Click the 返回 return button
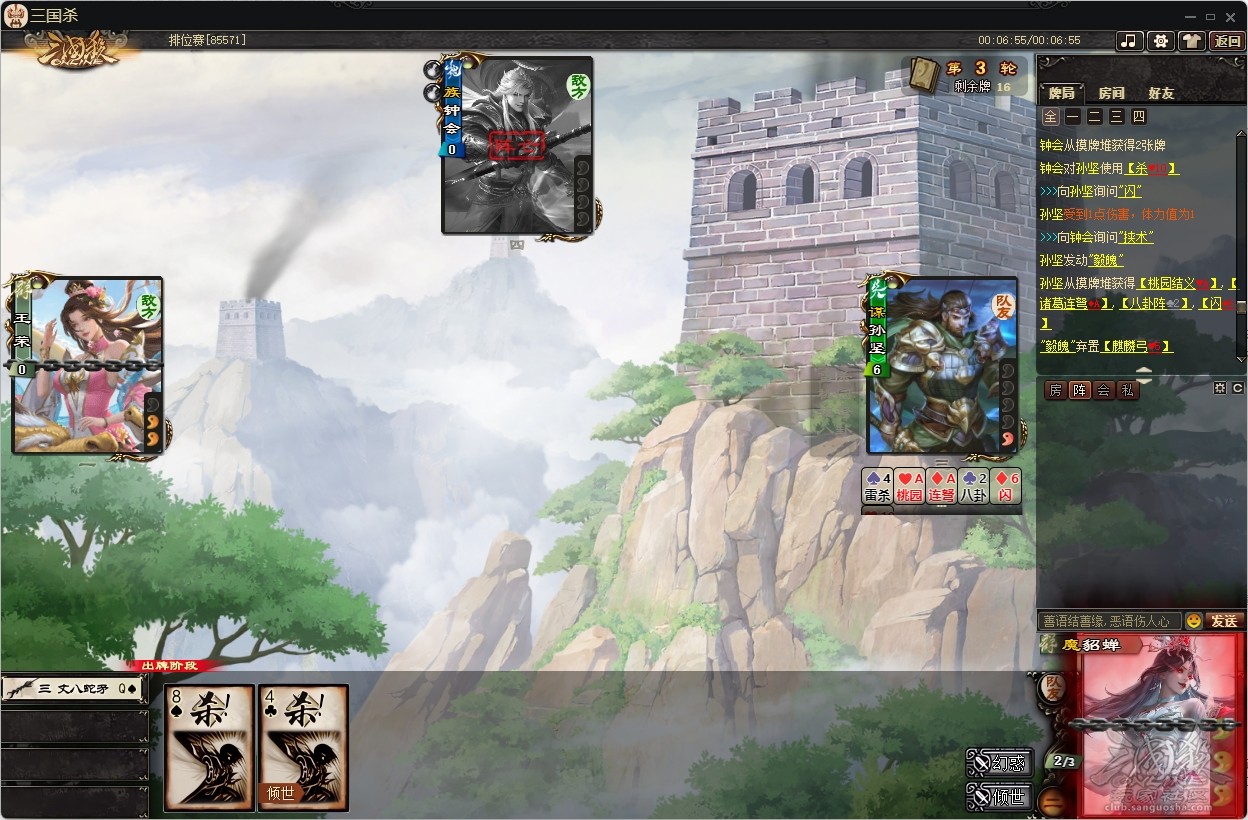 point(1226,41)
